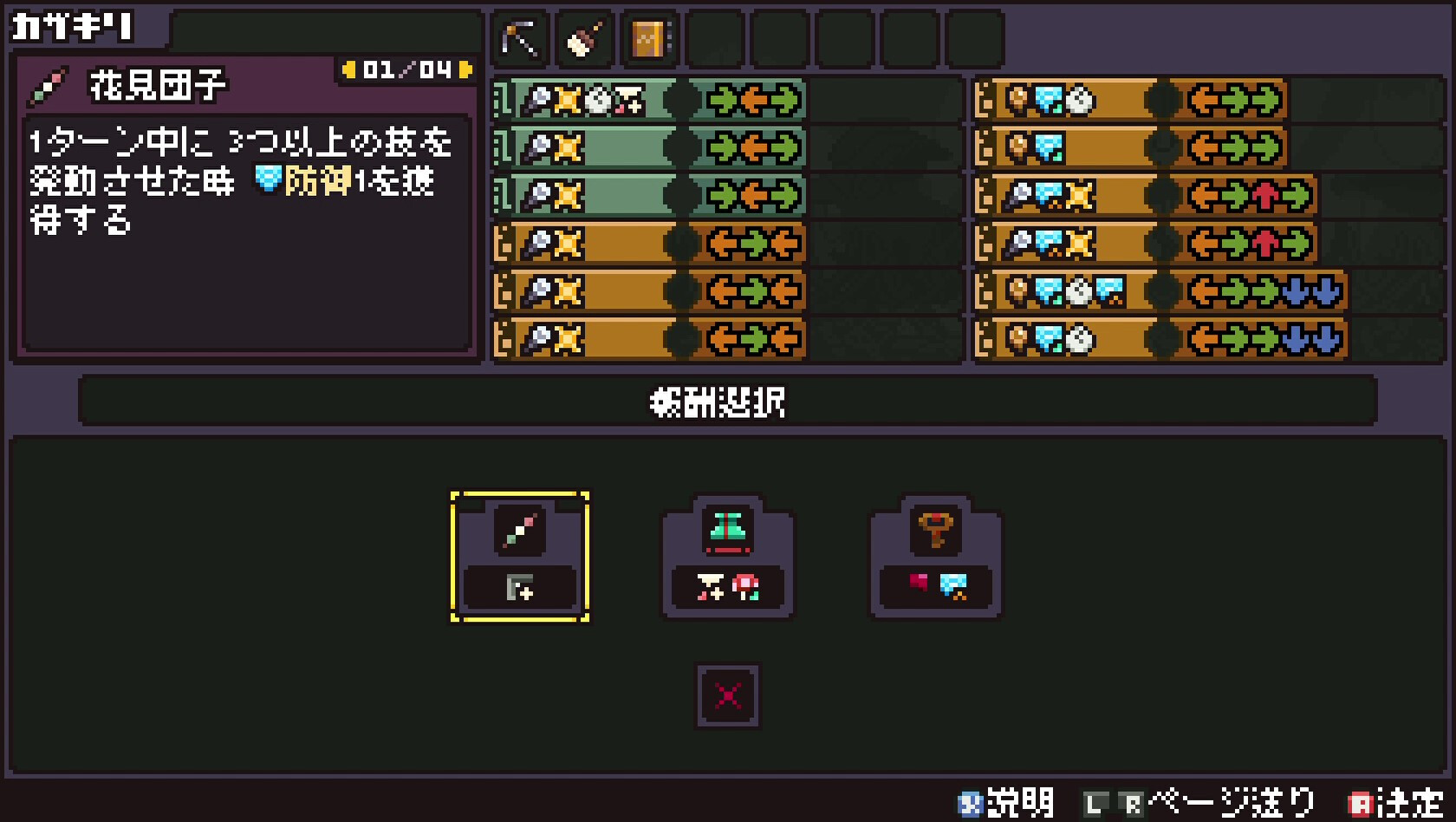The width and height of the screenshot is (1456, 822).
Task: Skip rewards with the X button
Action: (x=727, y=695)
